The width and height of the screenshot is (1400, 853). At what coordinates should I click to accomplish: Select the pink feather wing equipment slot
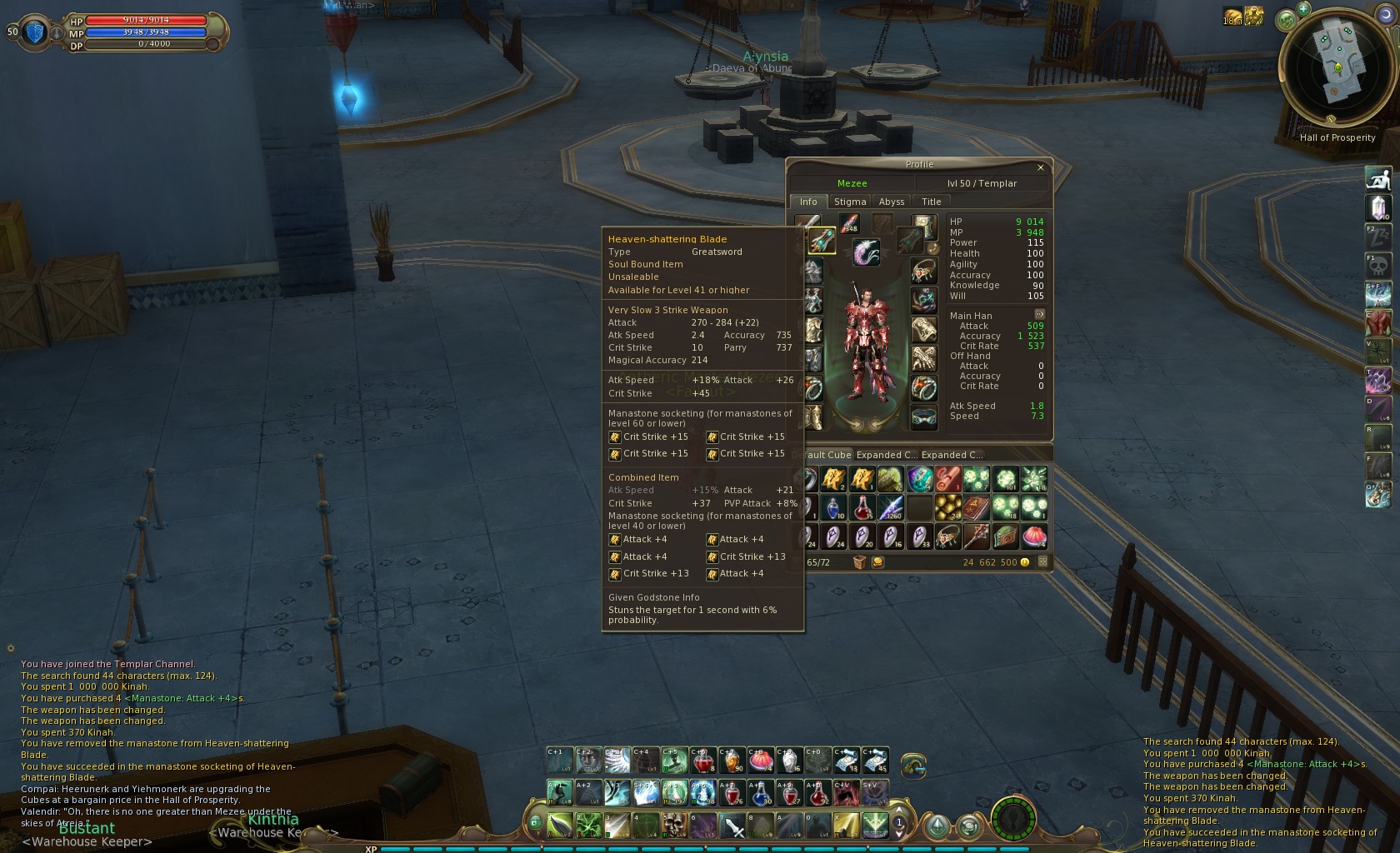coord(867,252)
